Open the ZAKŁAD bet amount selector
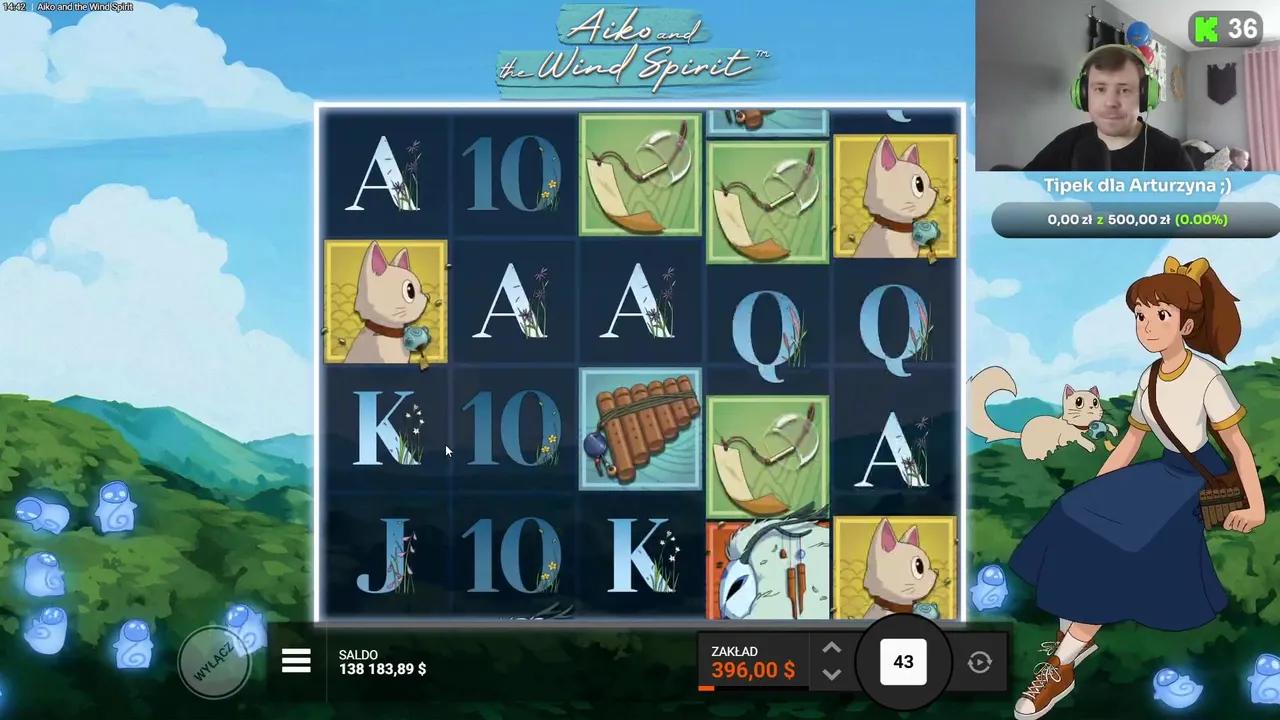The width and height of the screenshot is (1280, 720). [x=753, y=661]
